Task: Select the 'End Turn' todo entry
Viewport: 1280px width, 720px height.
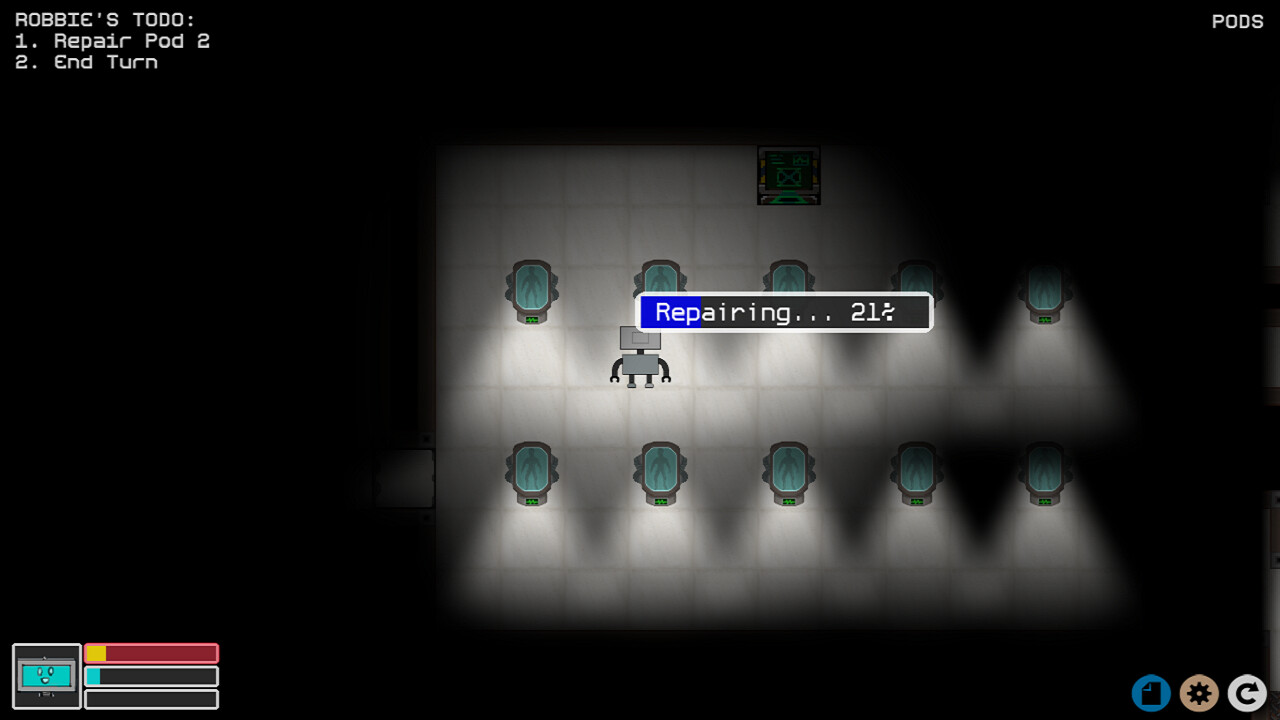Action: coord(86,62)
